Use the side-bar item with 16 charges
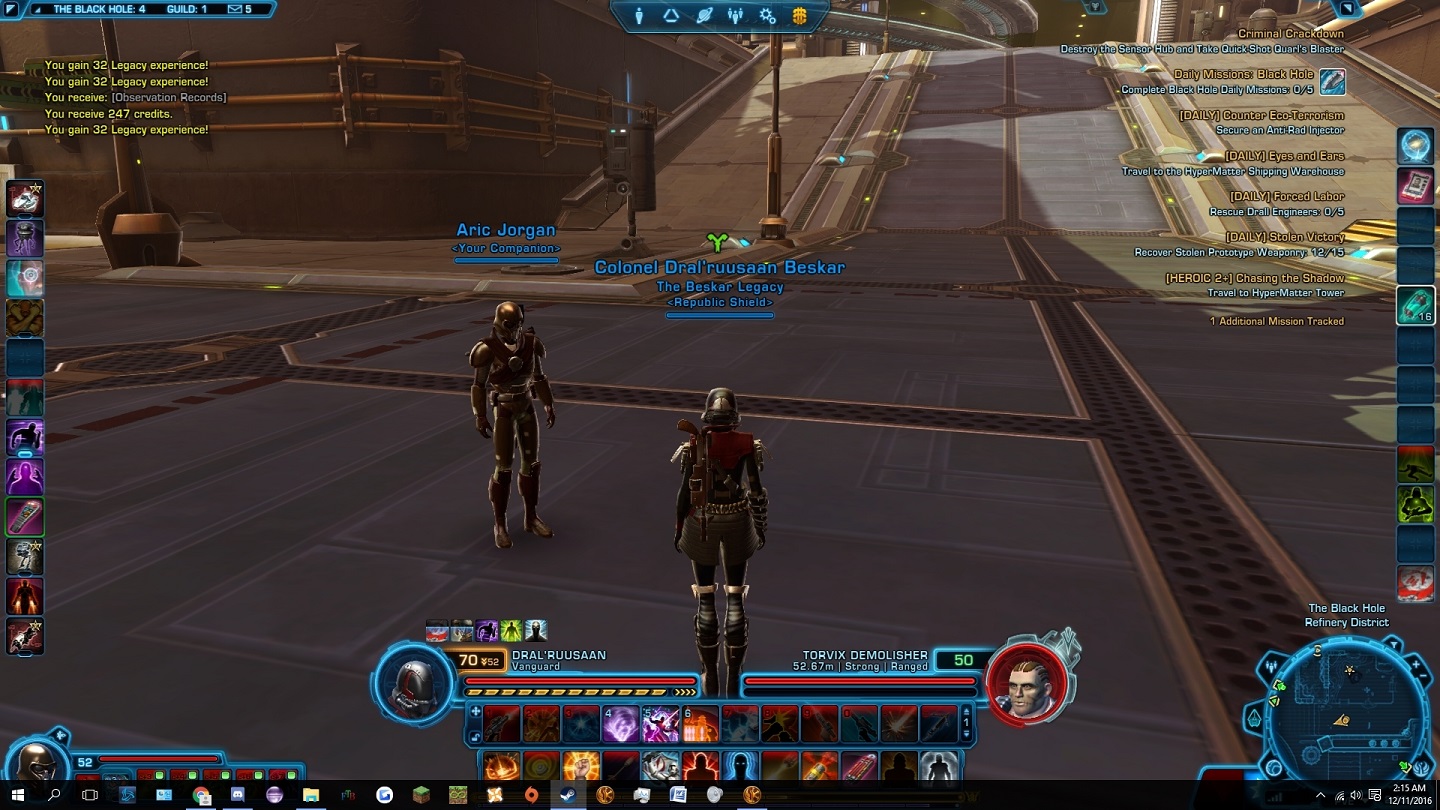The image size is (1440, 810). tap(1416, 306)
